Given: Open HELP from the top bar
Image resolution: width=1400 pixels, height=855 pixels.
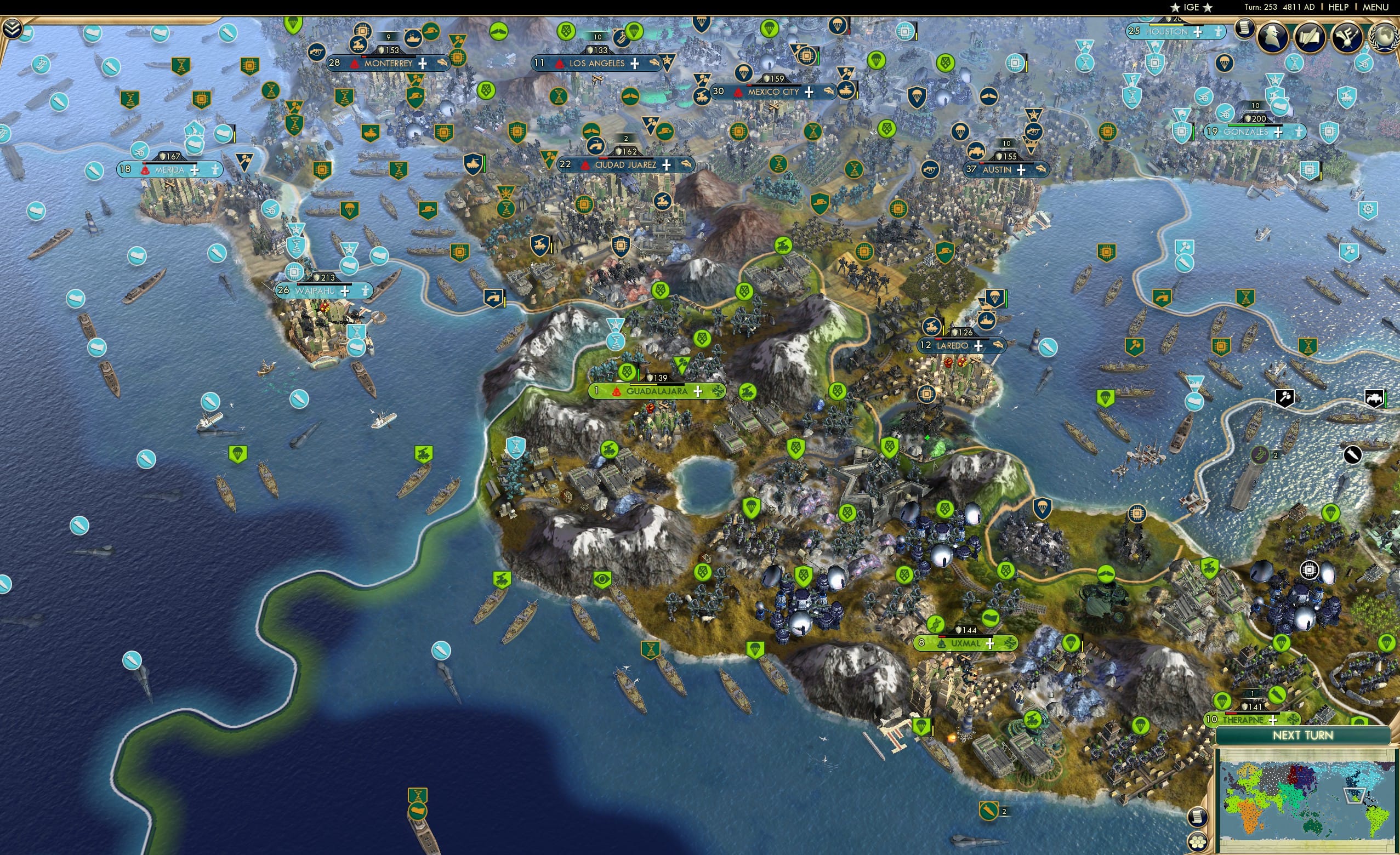Looking at the screenshot, I should (x=1339, y=7).
